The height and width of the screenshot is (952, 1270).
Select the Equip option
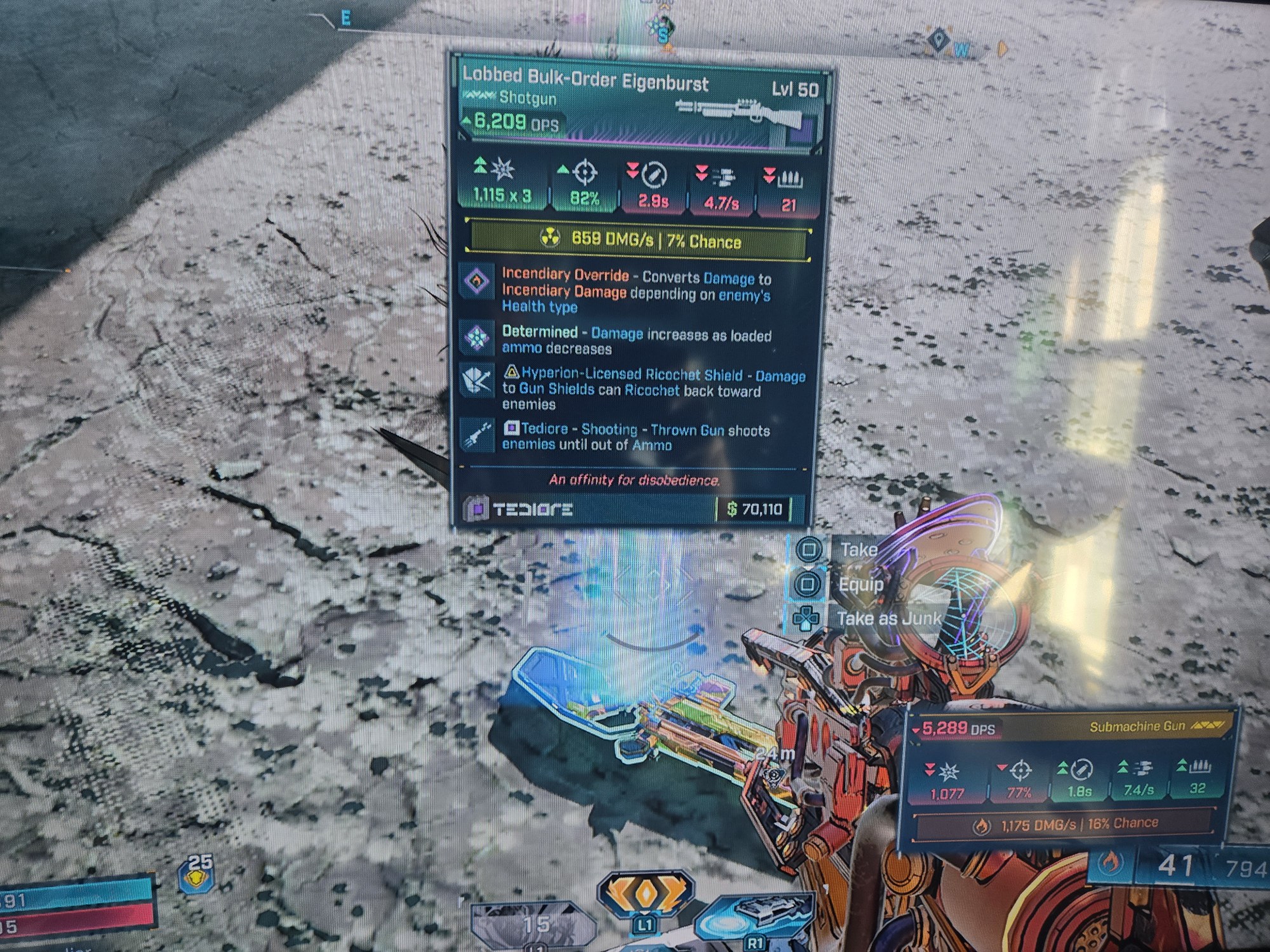coord(860,584)
